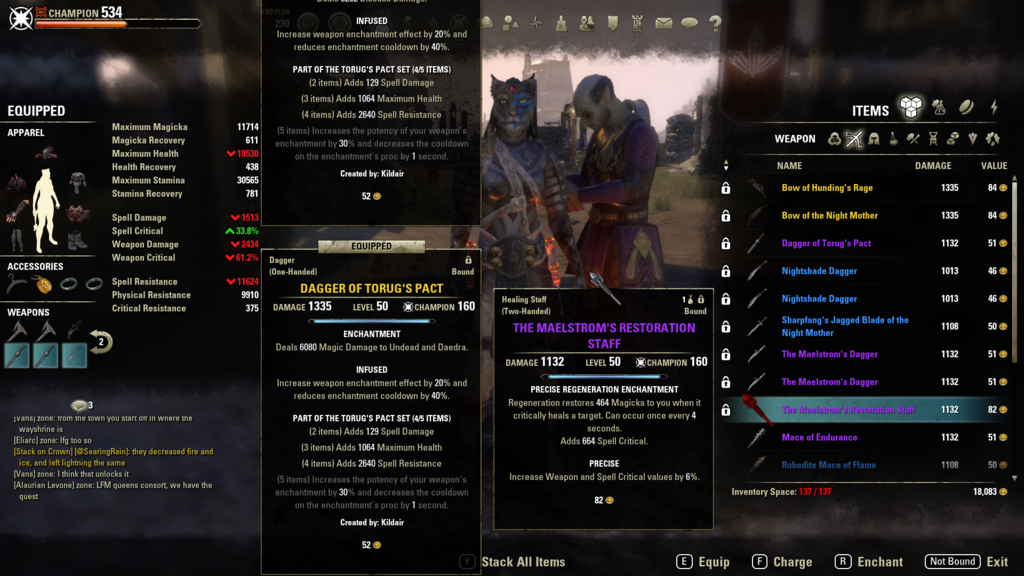The height and width of the screenshot is (576, 1024).
Task: Click the equipped head armor slot
Action: 45,154
